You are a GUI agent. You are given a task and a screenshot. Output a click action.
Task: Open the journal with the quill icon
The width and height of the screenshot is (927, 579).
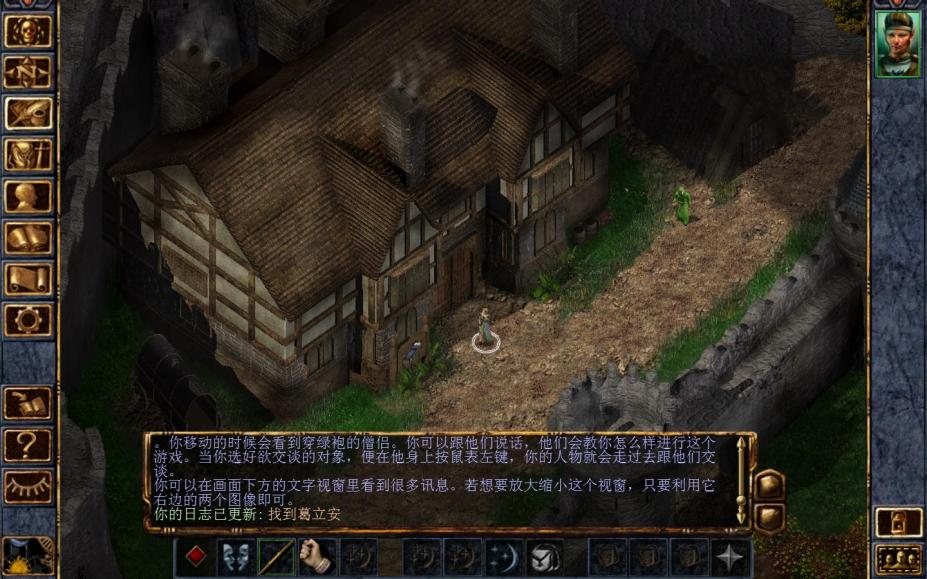click(x=28, y=113)
